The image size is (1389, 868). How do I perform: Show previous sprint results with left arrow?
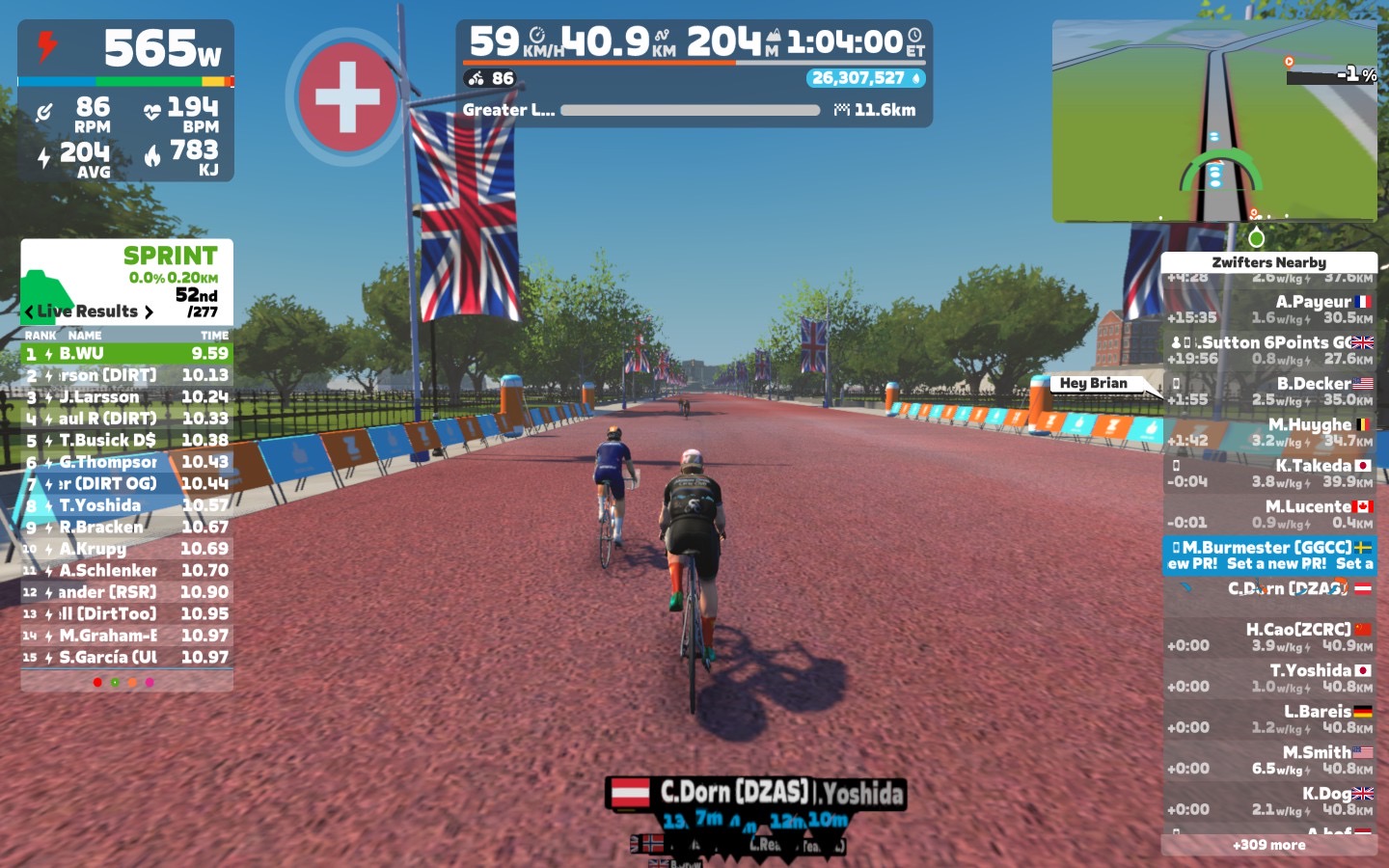29,312
